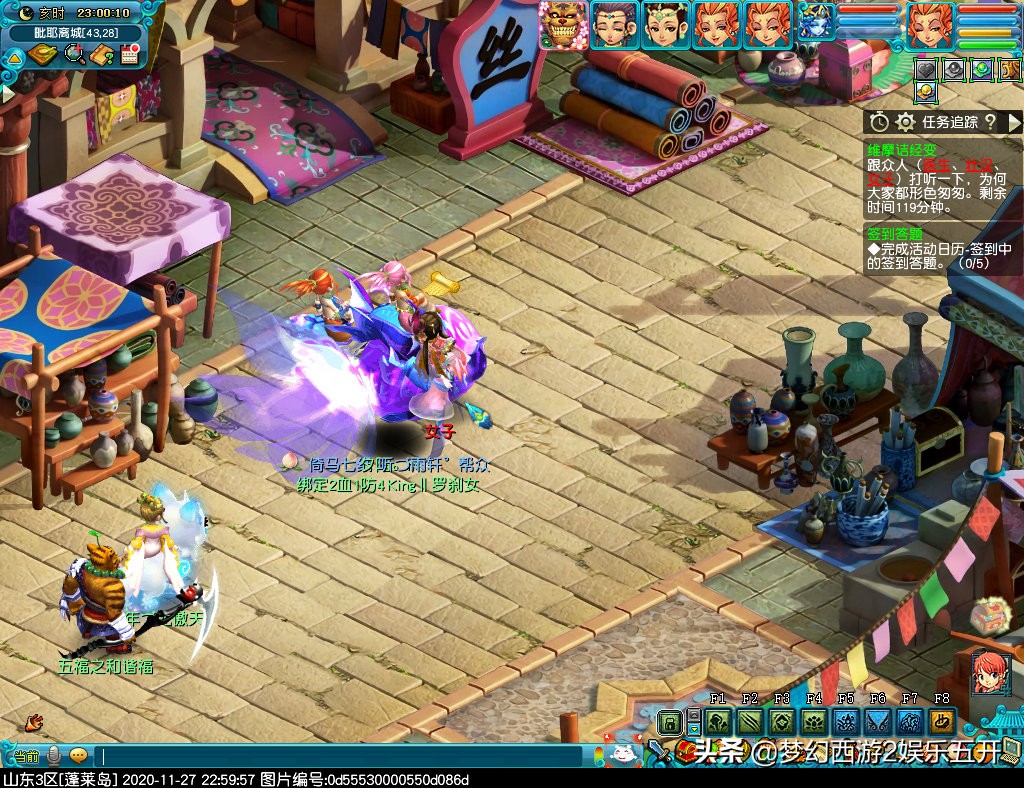
Task: Activate the F1 skill slot
Action: point(717,722)
